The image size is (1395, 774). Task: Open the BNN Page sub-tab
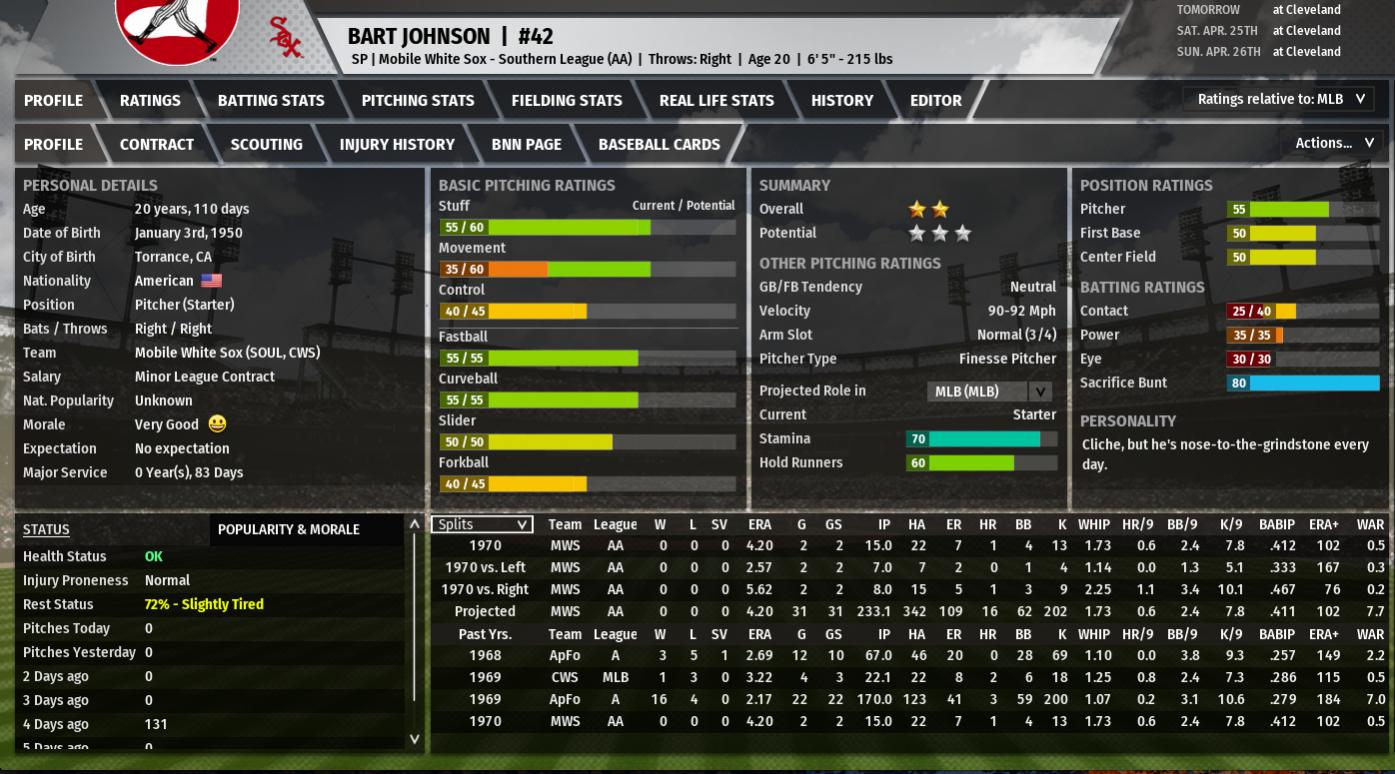[526, 144]
